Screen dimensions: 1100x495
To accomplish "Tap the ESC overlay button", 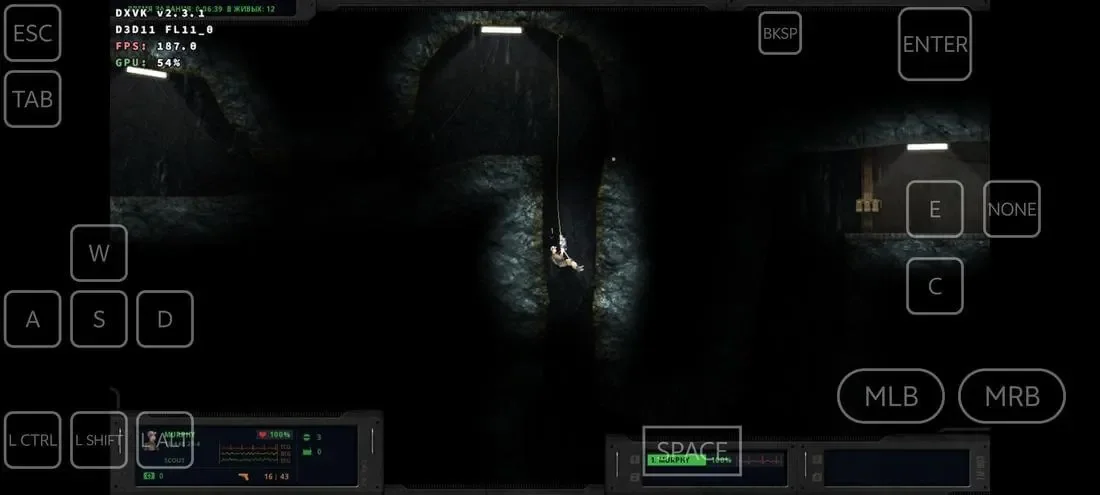I will click(32, 33).
